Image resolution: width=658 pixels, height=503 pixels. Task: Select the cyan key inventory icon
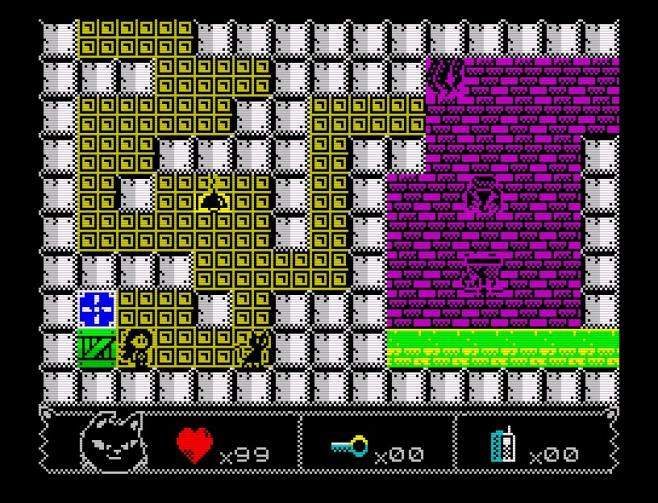[x=350, y=450]
